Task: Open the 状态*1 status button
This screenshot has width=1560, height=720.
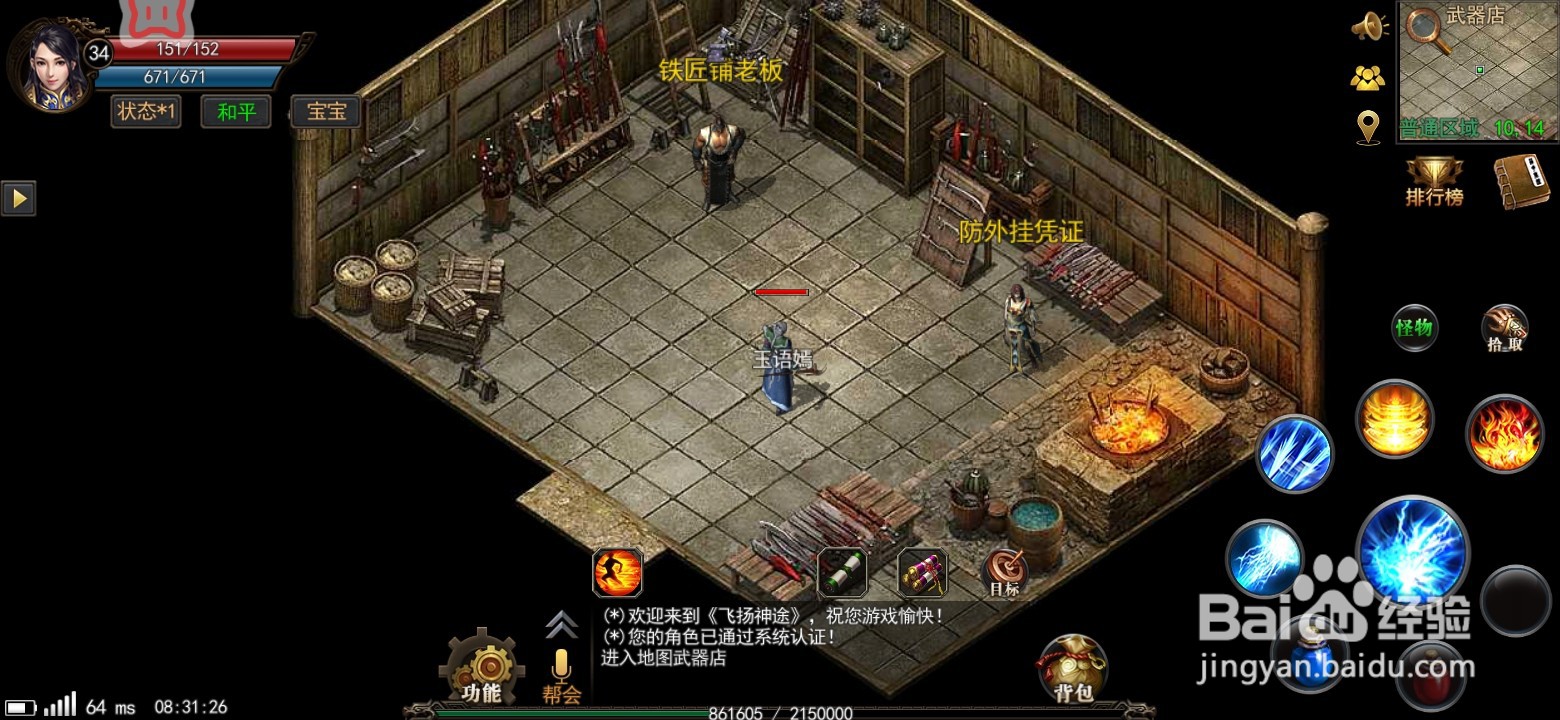Action: pyautogui.click(x=144, y=112)
